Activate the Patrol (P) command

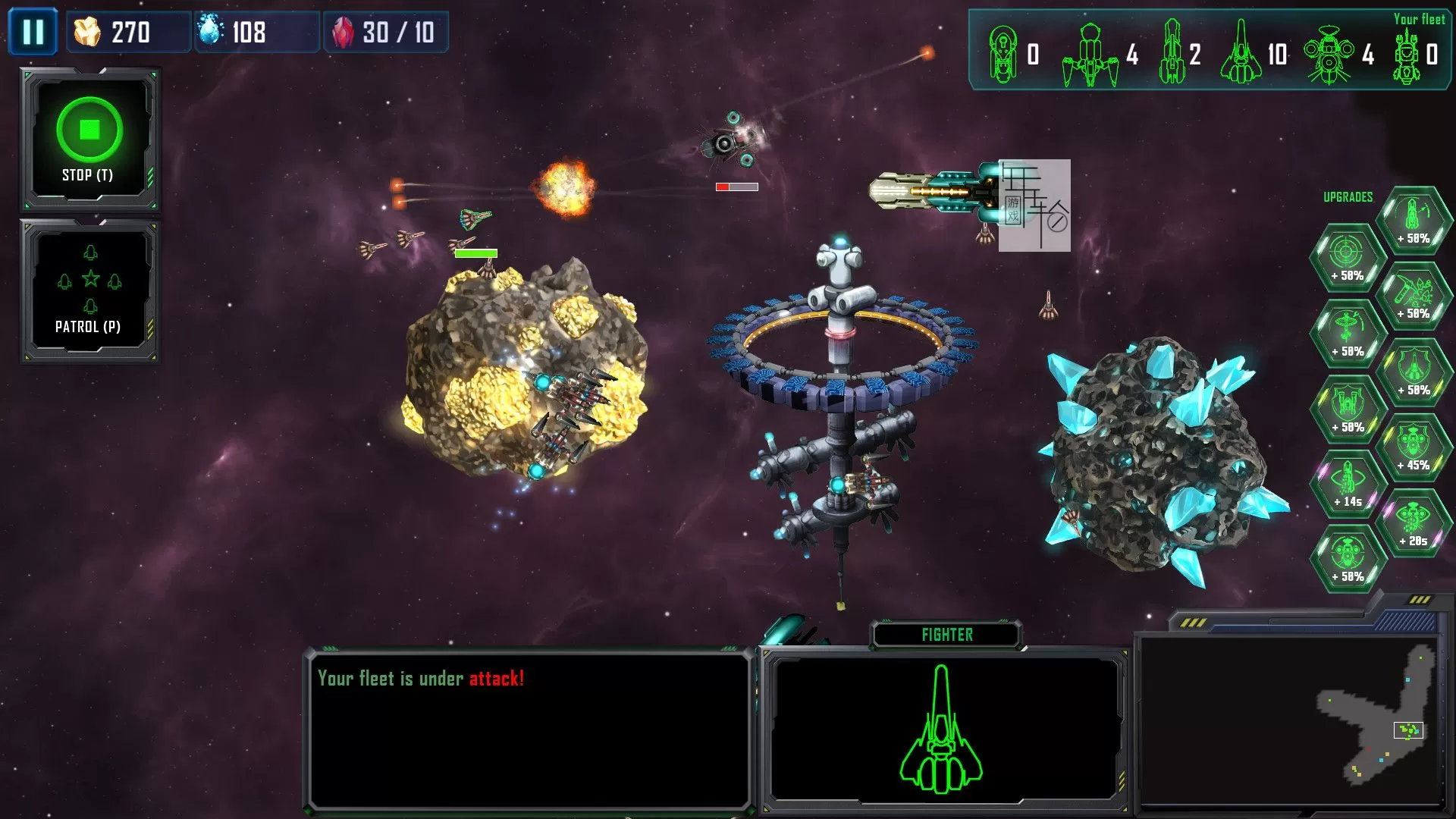pos(89,291)
